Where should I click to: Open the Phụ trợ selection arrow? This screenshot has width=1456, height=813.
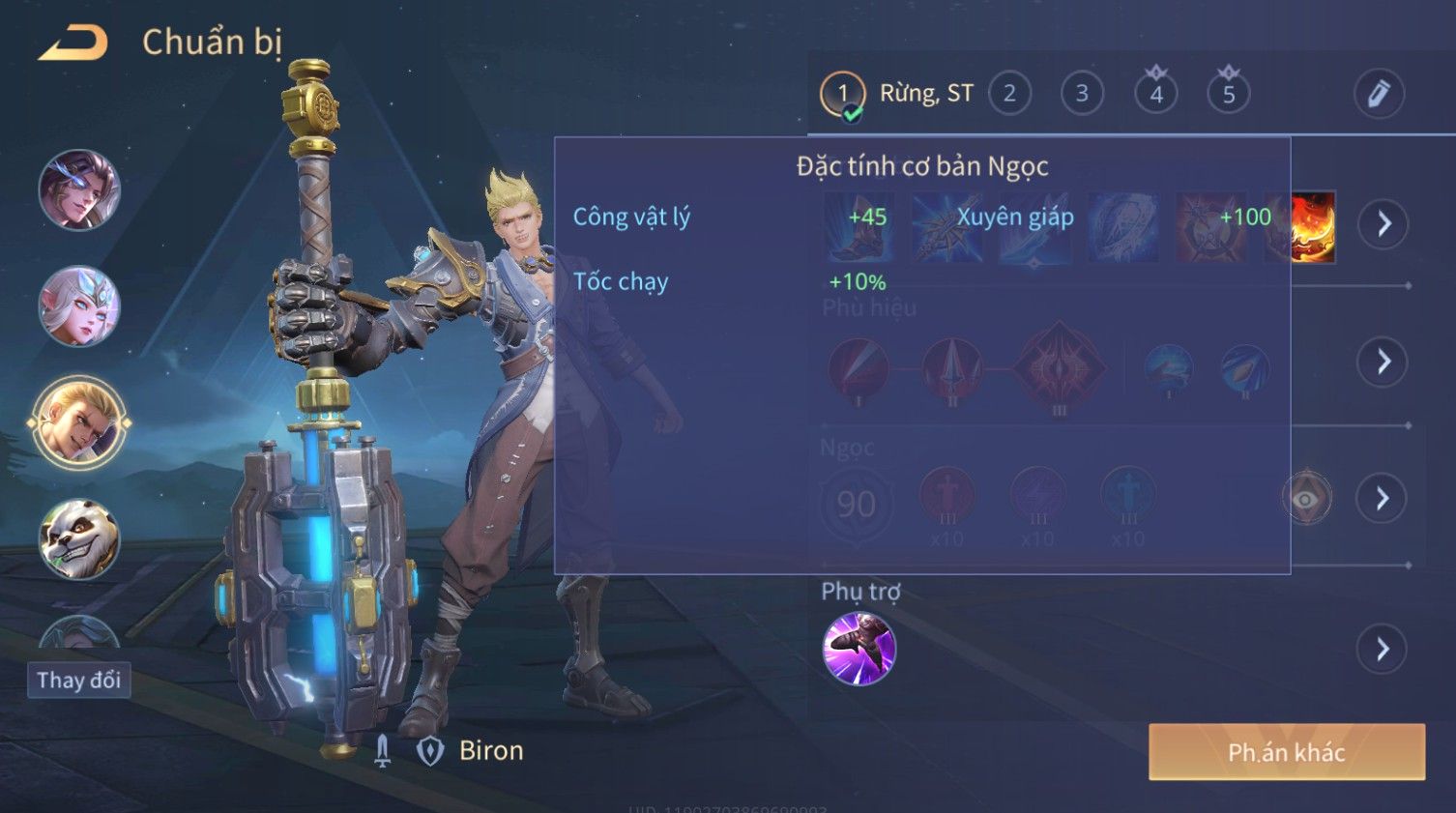click(x=1383, y=649)
